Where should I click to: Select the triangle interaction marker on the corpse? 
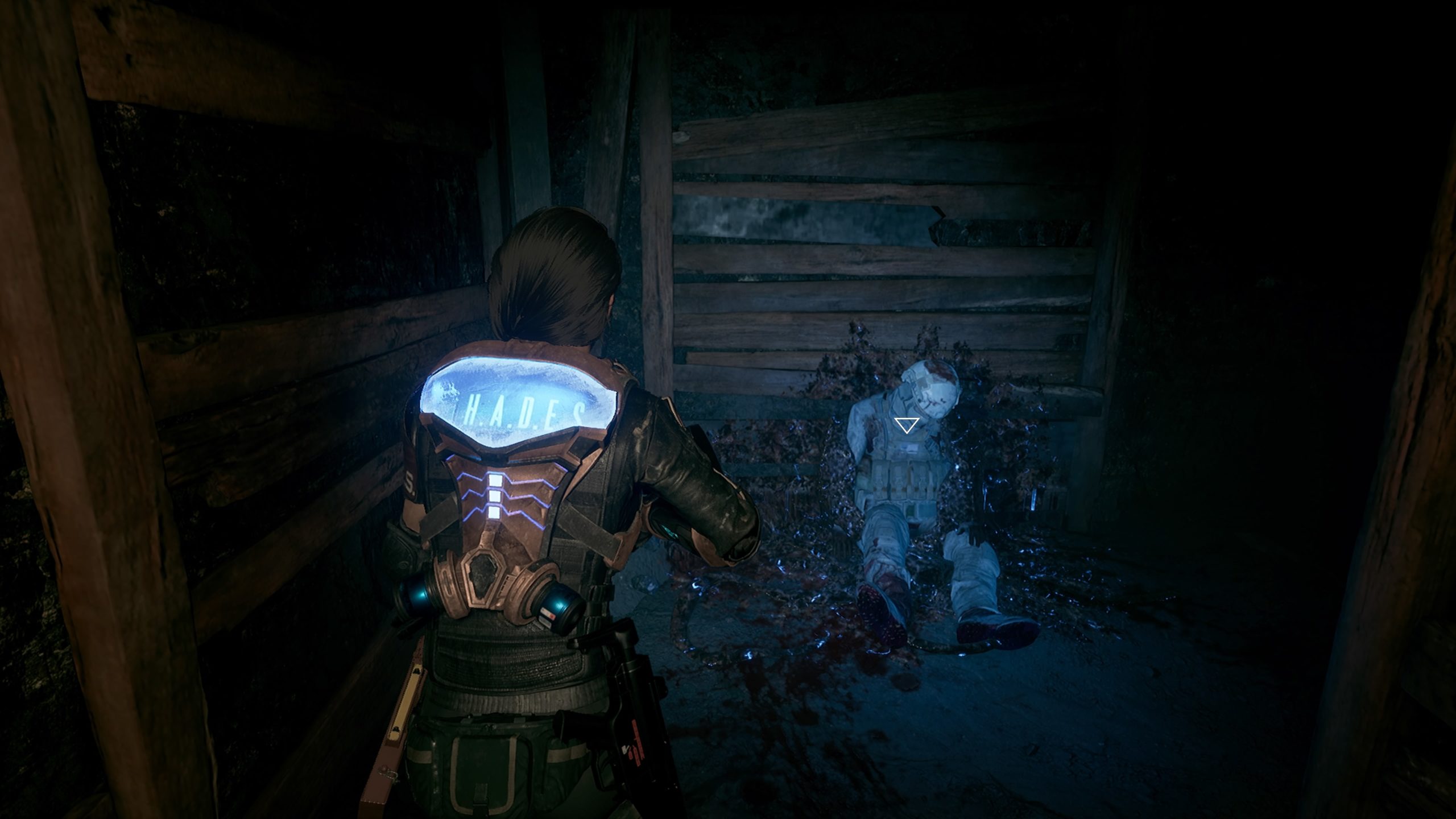(906, 424)
